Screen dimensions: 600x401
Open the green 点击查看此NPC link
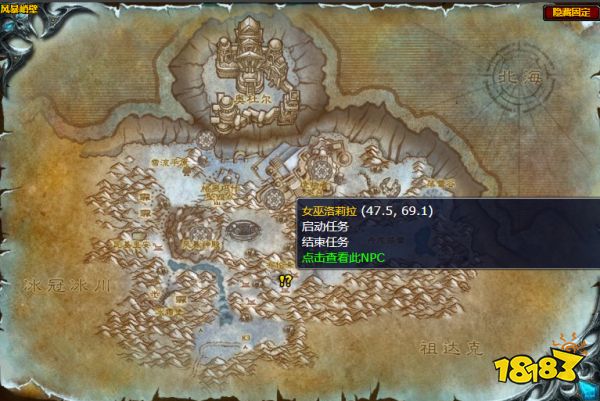click(342, 257)
